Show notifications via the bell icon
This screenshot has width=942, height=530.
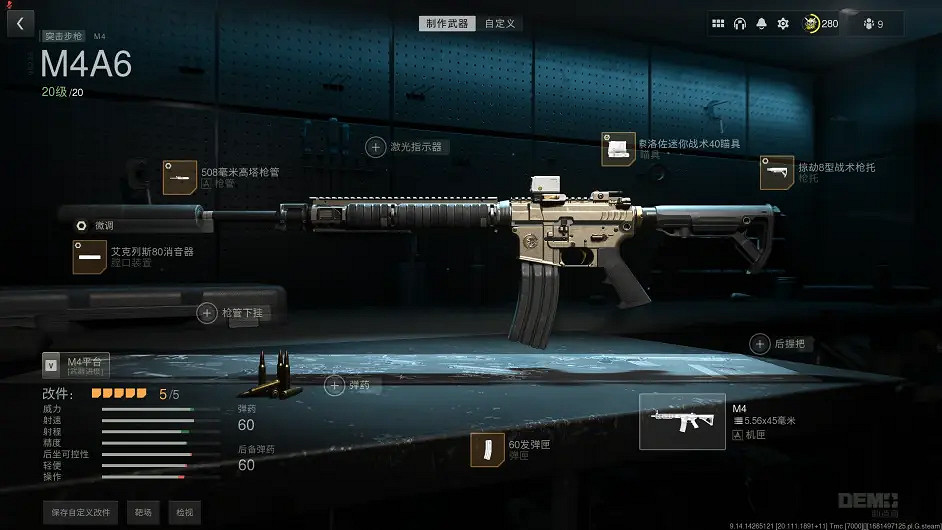[762, 24]
